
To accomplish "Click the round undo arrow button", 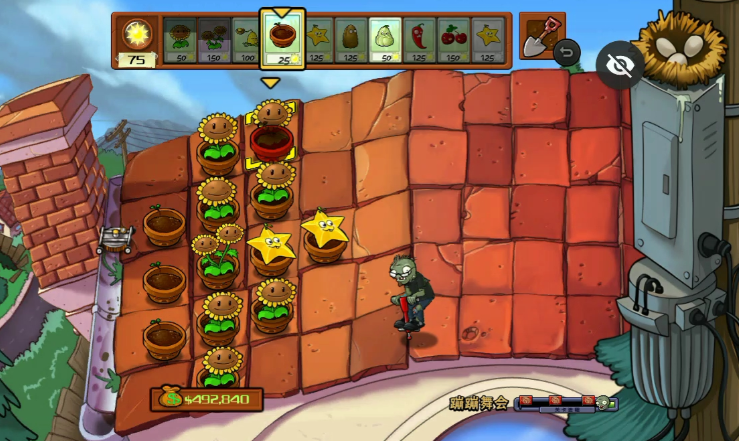I will tap(567, 52).
